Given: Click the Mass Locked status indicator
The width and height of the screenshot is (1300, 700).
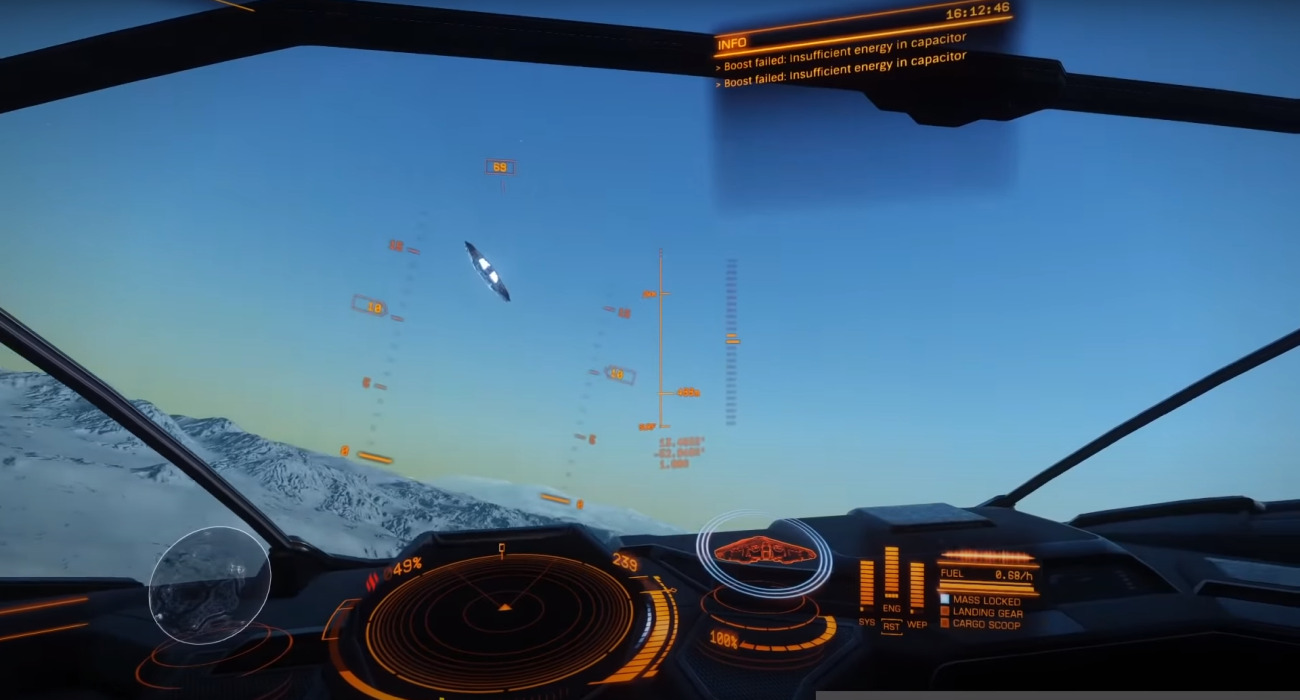Looking at the screenshot, I should 979,601.
